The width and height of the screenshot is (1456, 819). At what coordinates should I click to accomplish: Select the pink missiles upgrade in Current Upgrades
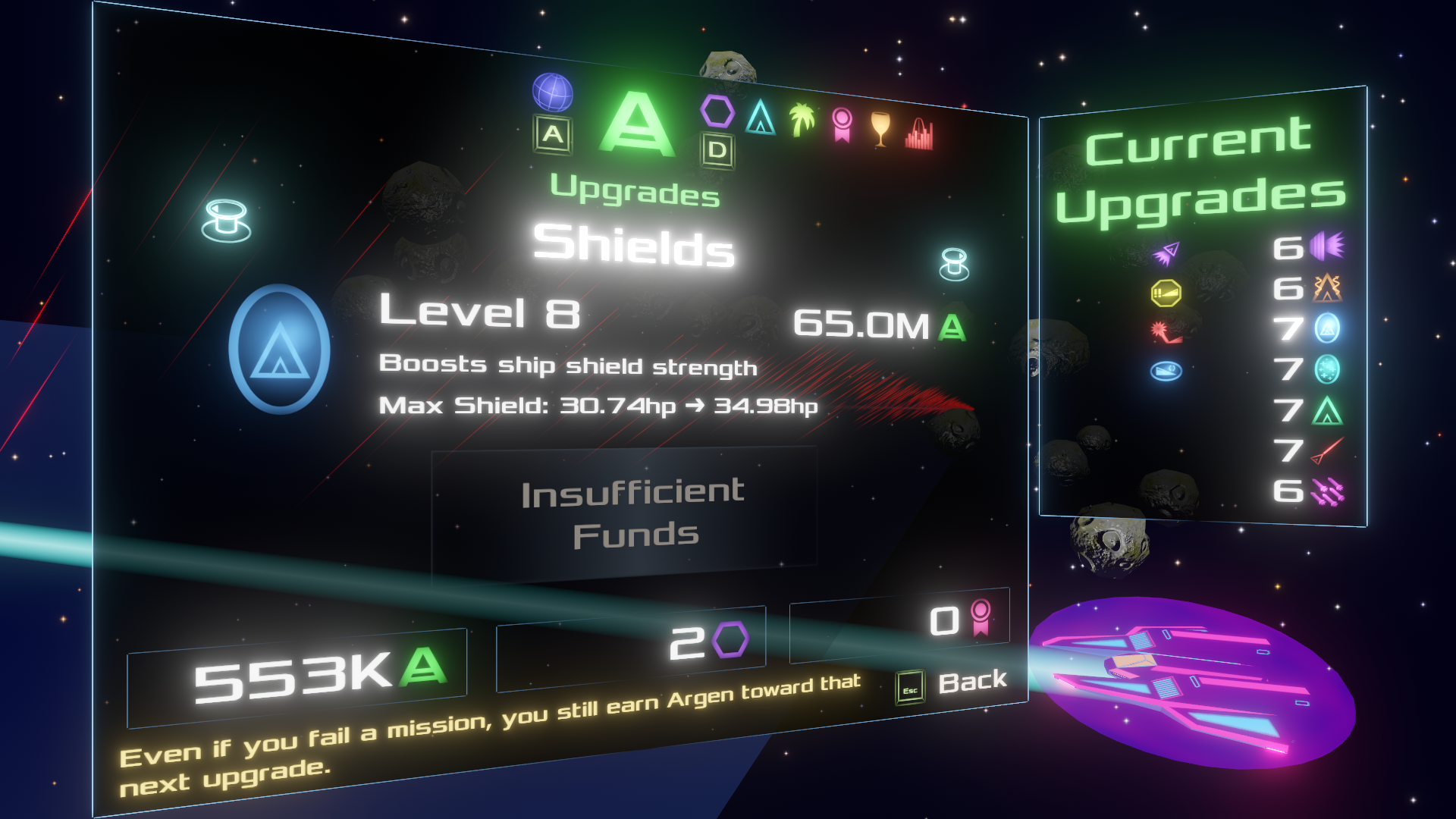pyautogui.click(x=1326, y=491)
